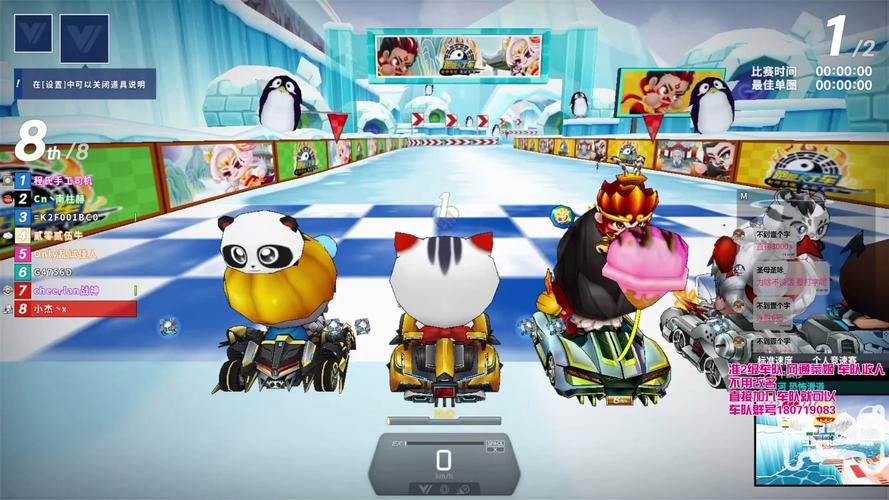Open the chat message panel

[783, 285]
